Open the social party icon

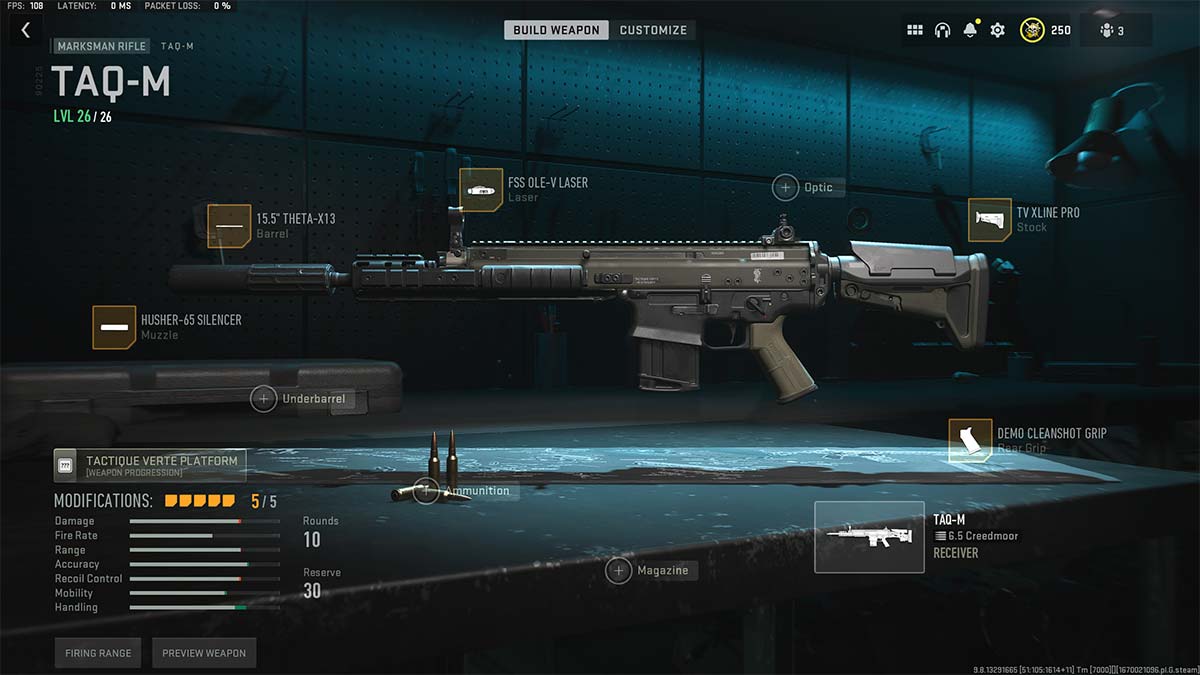point(1112,30)
